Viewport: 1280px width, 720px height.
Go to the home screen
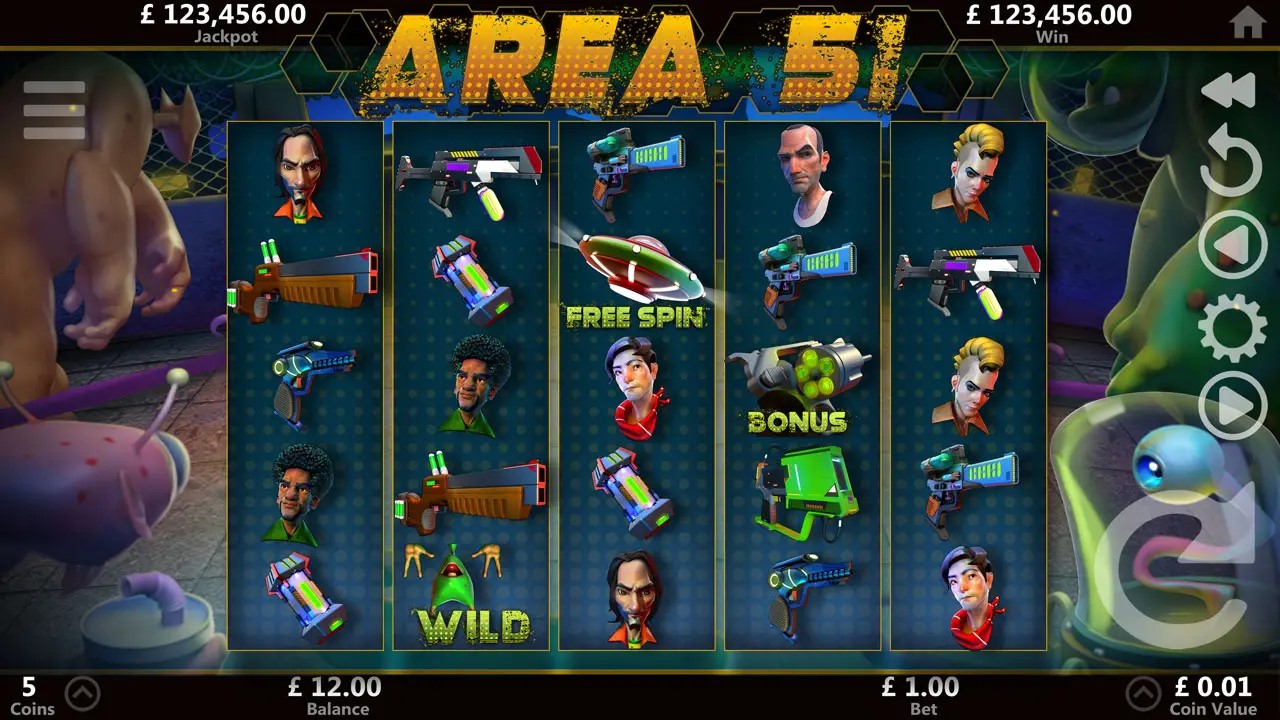coord(1247,22)
